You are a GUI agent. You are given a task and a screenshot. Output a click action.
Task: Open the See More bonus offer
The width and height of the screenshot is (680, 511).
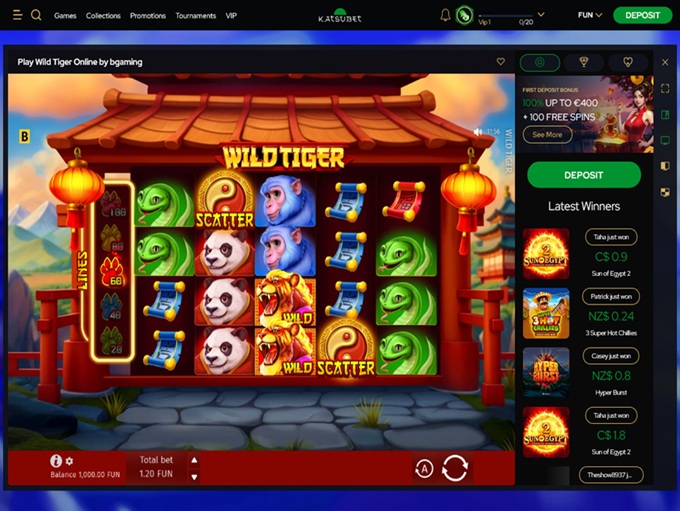pyautogui.click(x=547, y=134)
